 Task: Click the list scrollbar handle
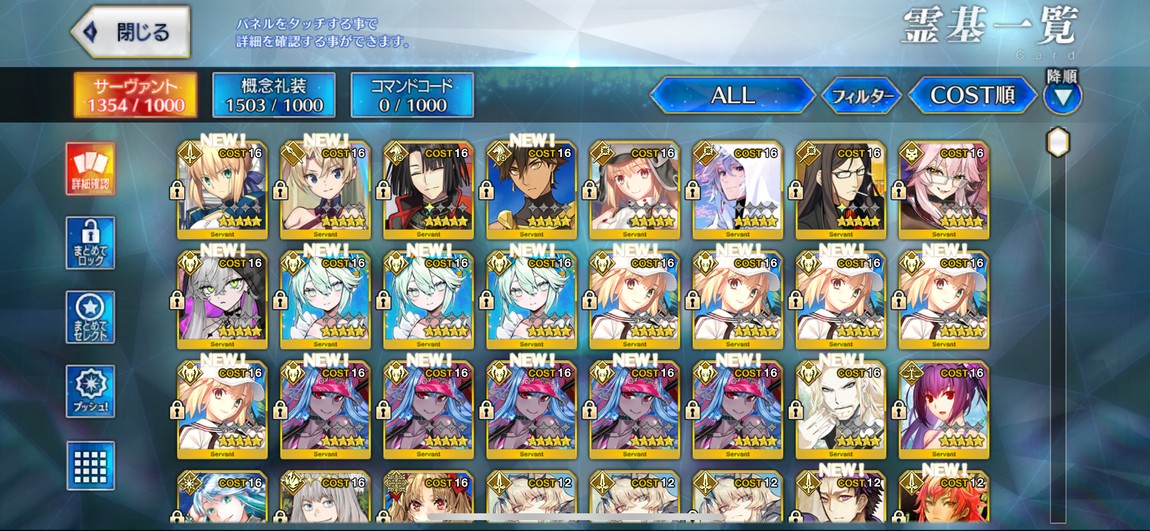click(x=1057, y=143)
